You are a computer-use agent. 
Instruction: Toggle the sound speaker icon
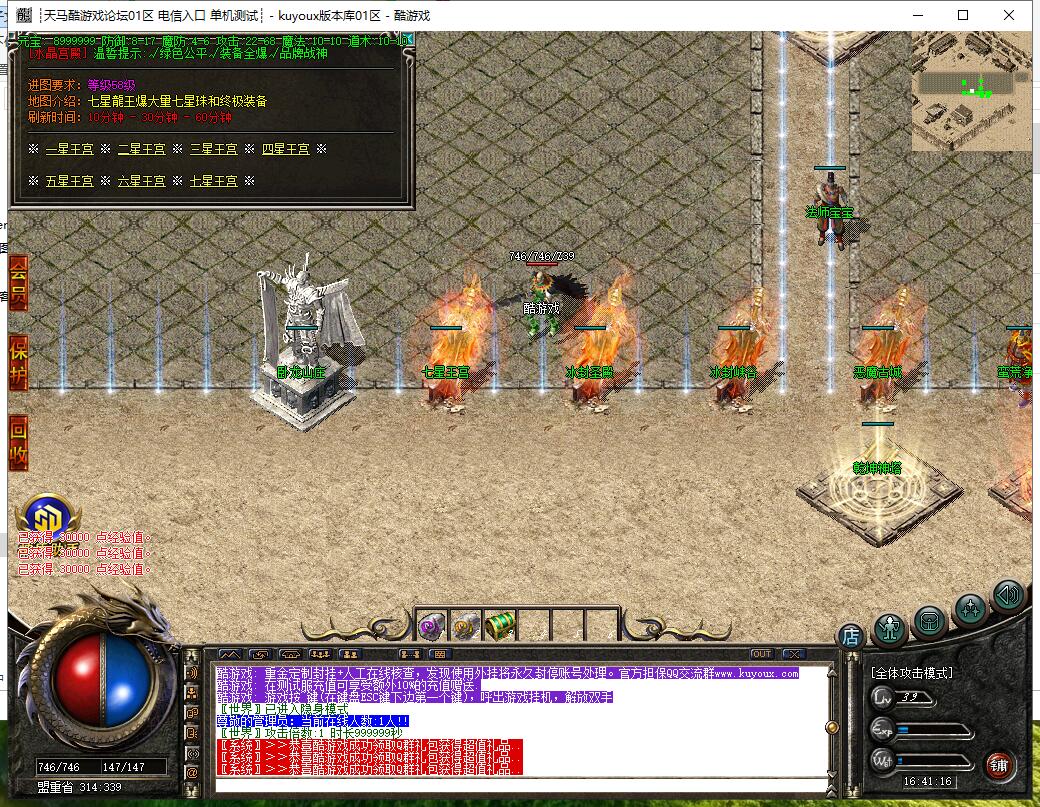click(1008, 597)
